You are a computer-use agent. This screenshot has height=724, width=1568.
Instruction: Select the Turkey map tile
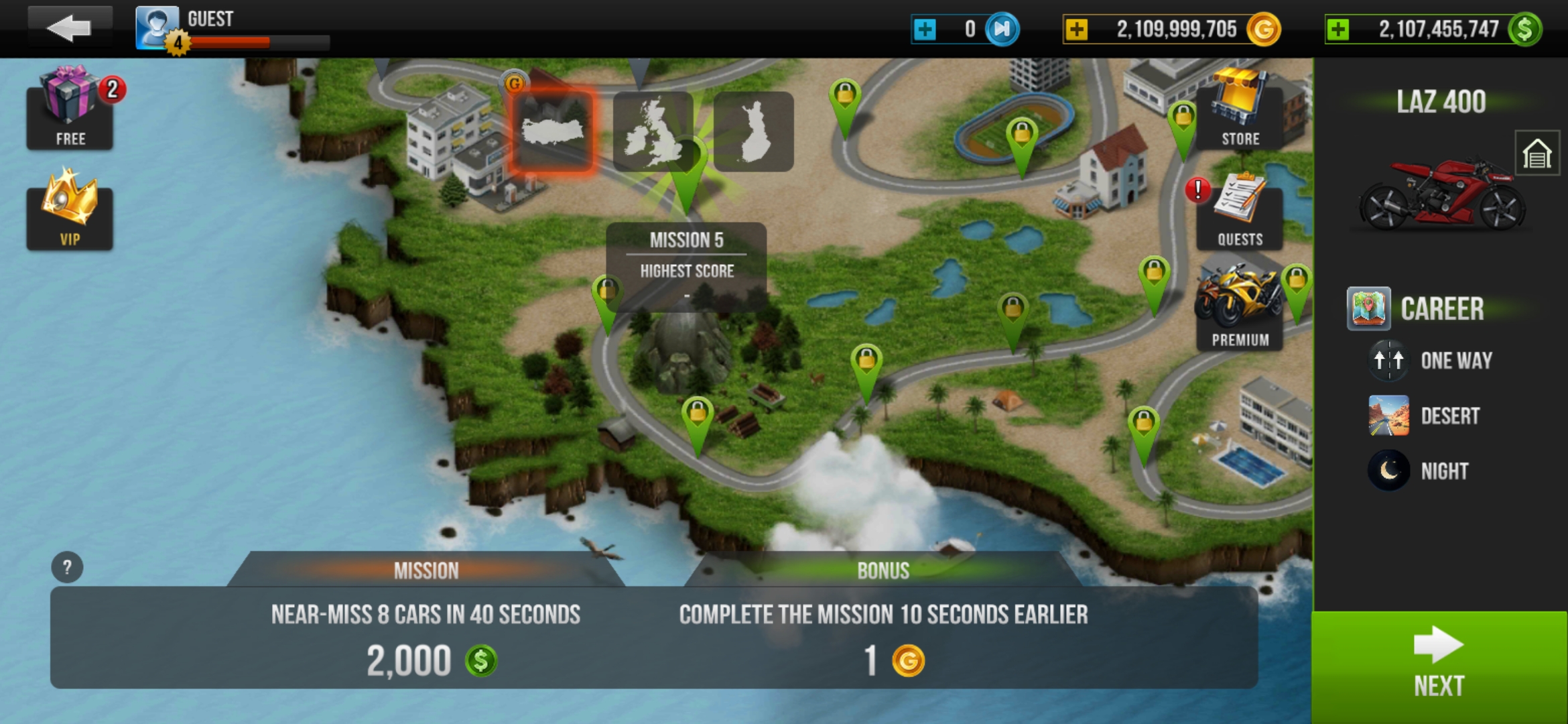click(x=553, y=131)
